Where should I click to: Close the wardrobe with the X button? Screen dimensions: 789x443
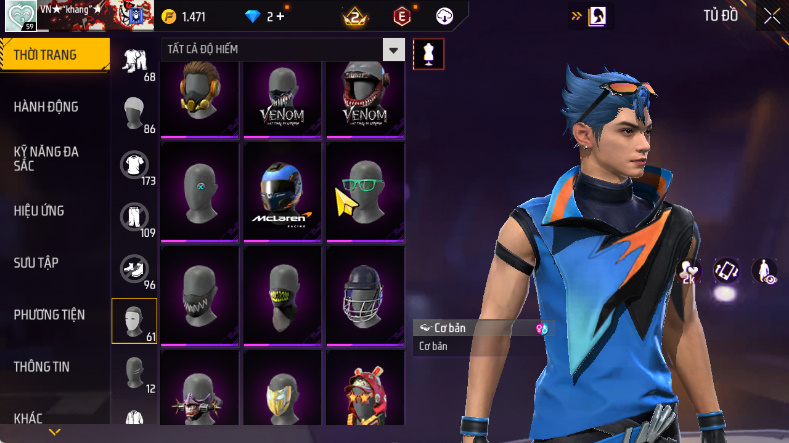click(772, 15)
